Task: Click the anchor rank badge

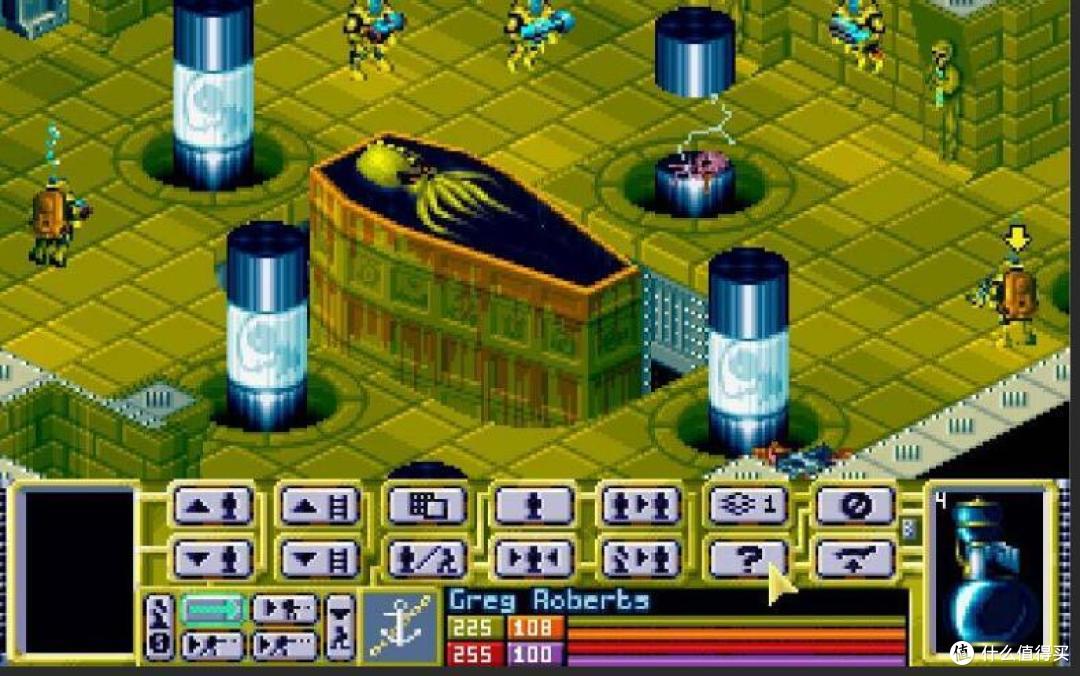Action: 400,625
